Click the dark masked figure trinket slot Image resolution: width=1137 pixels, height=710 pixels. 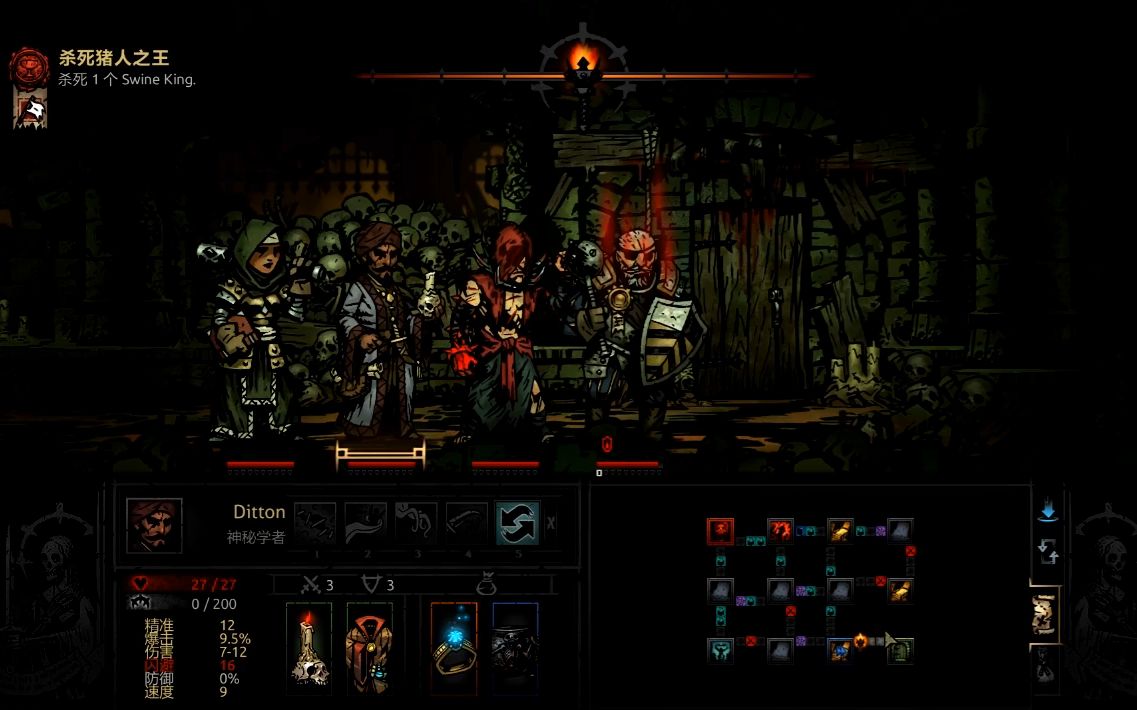click(x=514, y=648)
